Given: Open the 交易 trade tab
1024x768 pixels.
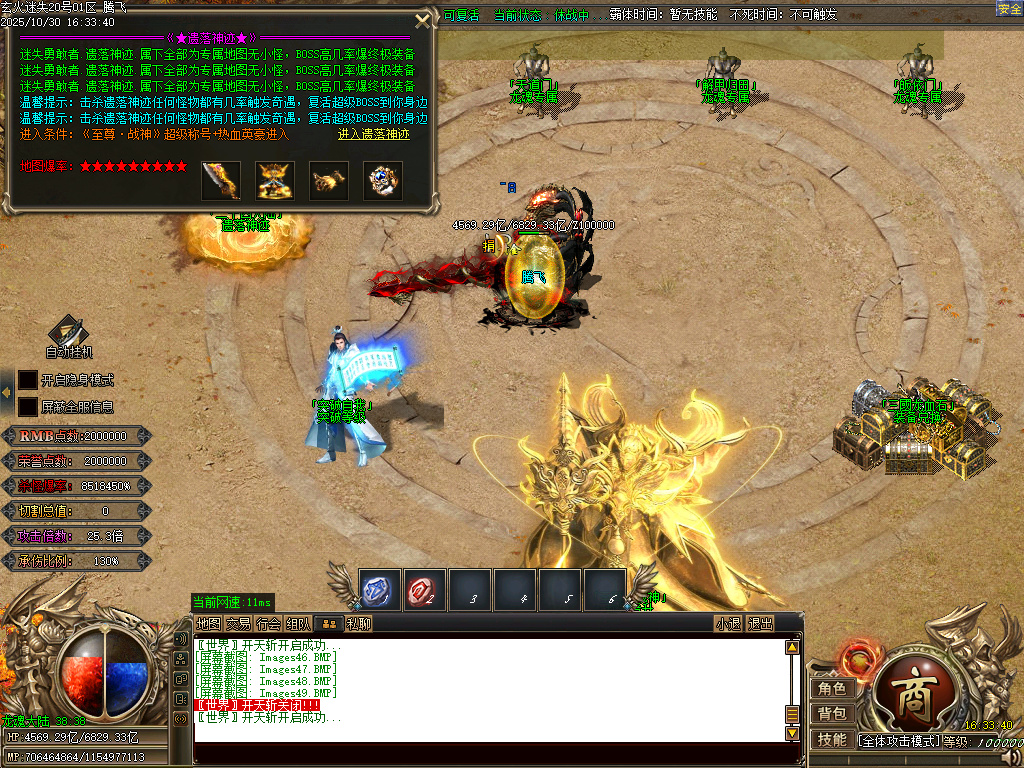Looking at the screenshot, I should [238, 624].
